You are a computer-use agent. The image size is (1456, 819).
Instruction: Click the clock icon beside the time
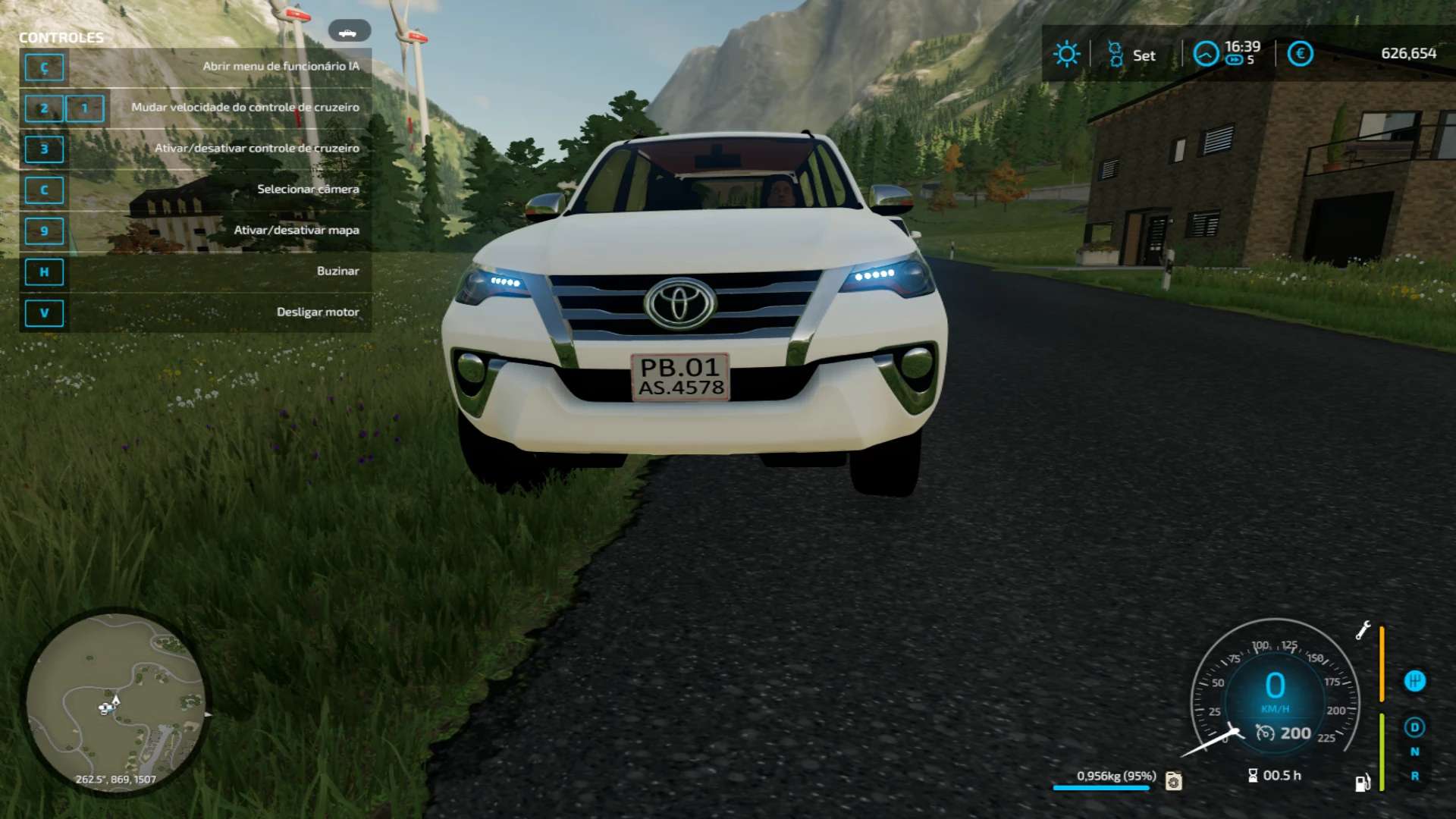point(1206,54)
